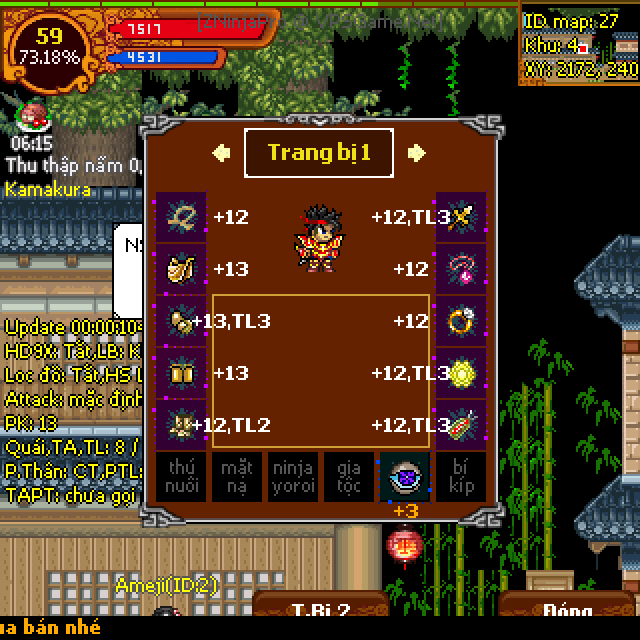Screen dimensions: 640x640
Task: Go to the next equipment page arrow
Action: (x=416, y=153)
